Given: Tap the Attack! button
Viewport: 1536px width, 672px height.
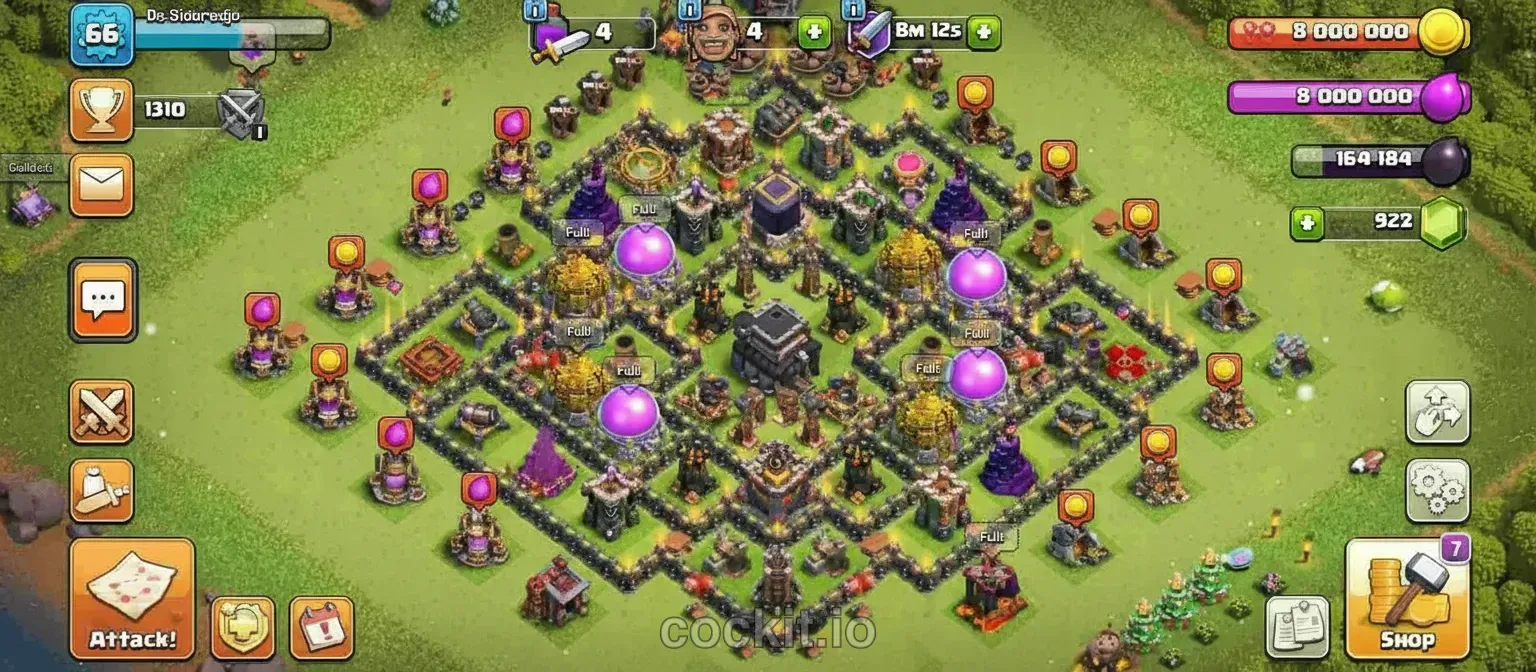Looking at the screenshot, I should [132, 599].
